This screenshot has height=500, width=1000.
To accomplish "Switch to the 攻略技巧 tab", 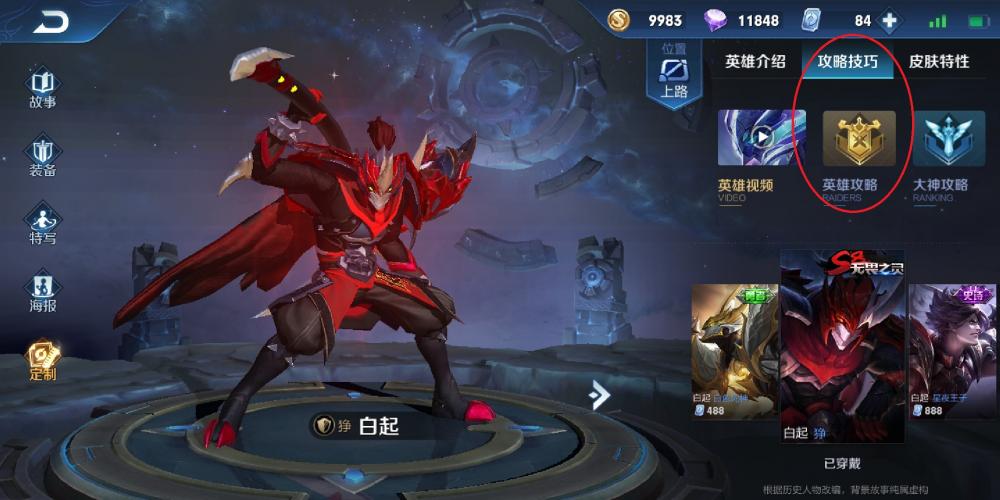I will [x=848, y=61].
